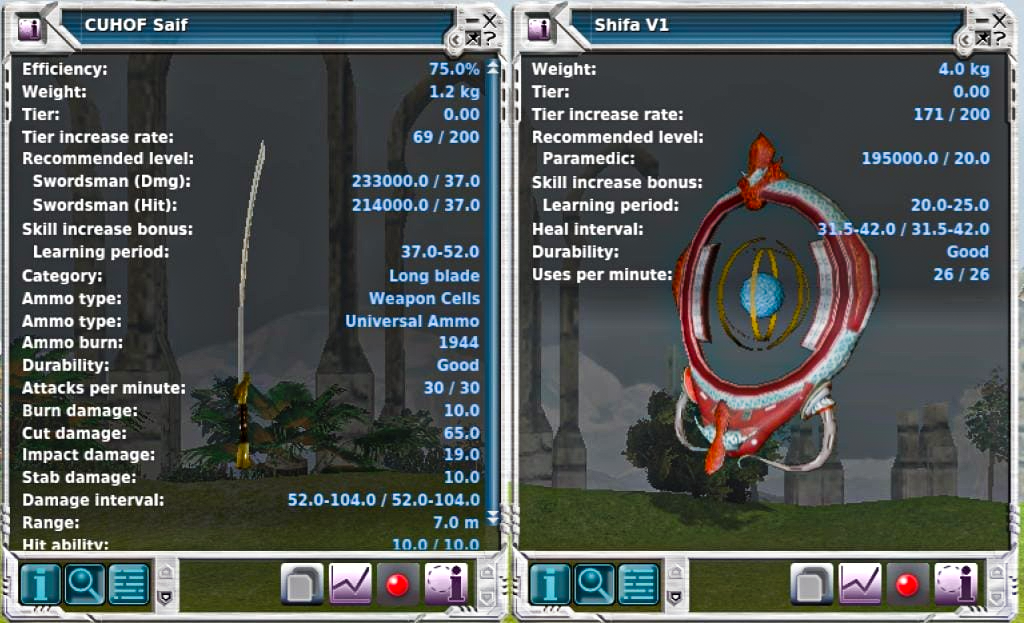The height and width of the screenshot is (623, 1024).
Task: Switch to the magnifier tab in CUHOF Saif panel
Action: point(84,584)
